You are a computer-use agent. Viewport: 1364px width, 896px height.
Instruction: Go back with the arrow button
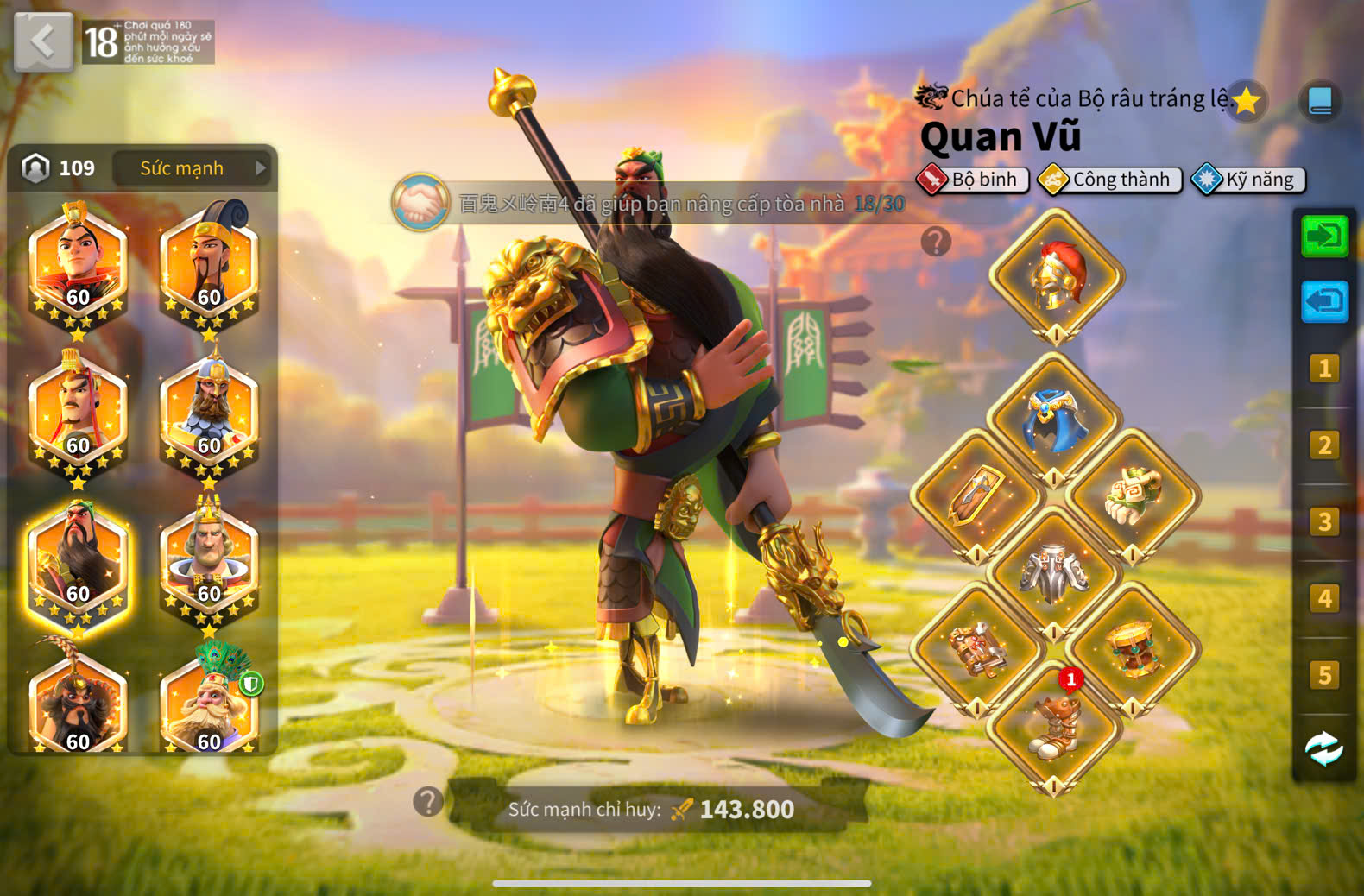43,41
